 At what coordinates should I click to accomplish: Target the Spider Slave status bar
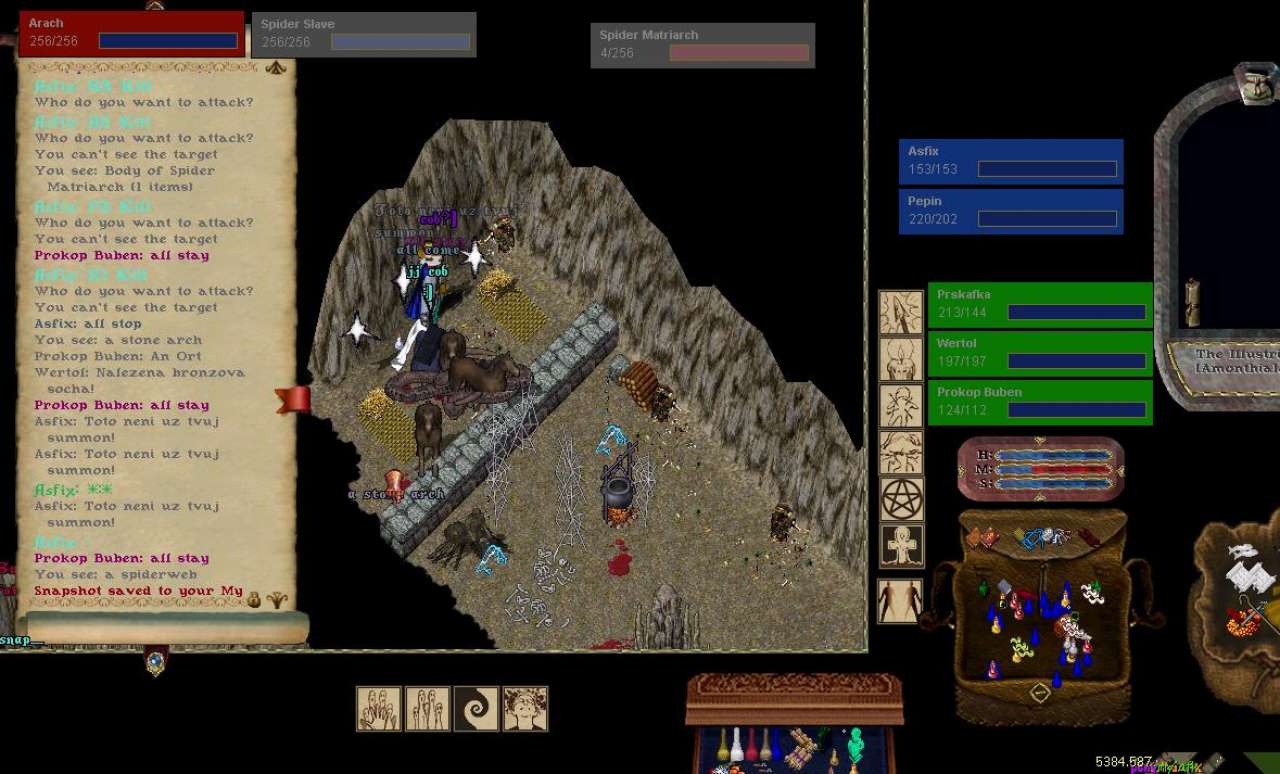pyautogui.click(x=363, y=34)
